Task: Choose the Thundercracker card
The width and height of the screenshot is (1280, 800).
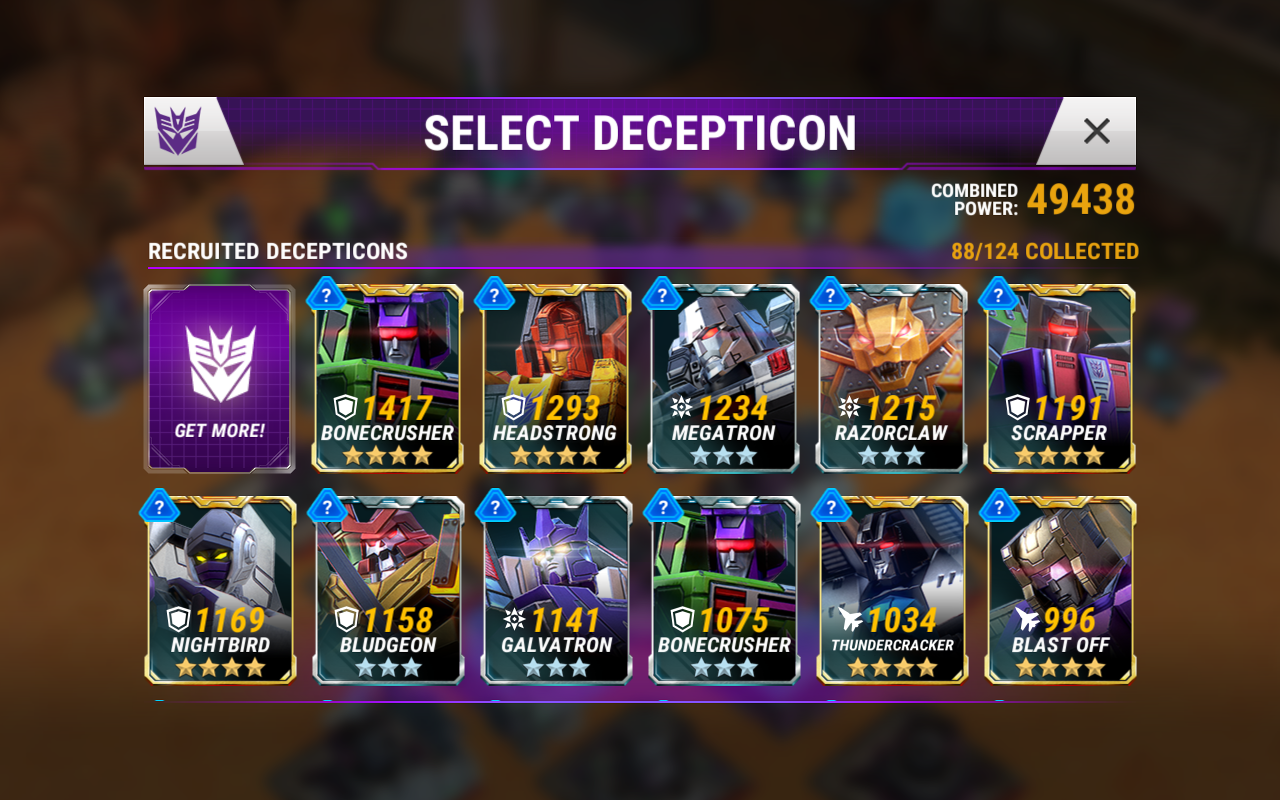Action: pos(891,590)
